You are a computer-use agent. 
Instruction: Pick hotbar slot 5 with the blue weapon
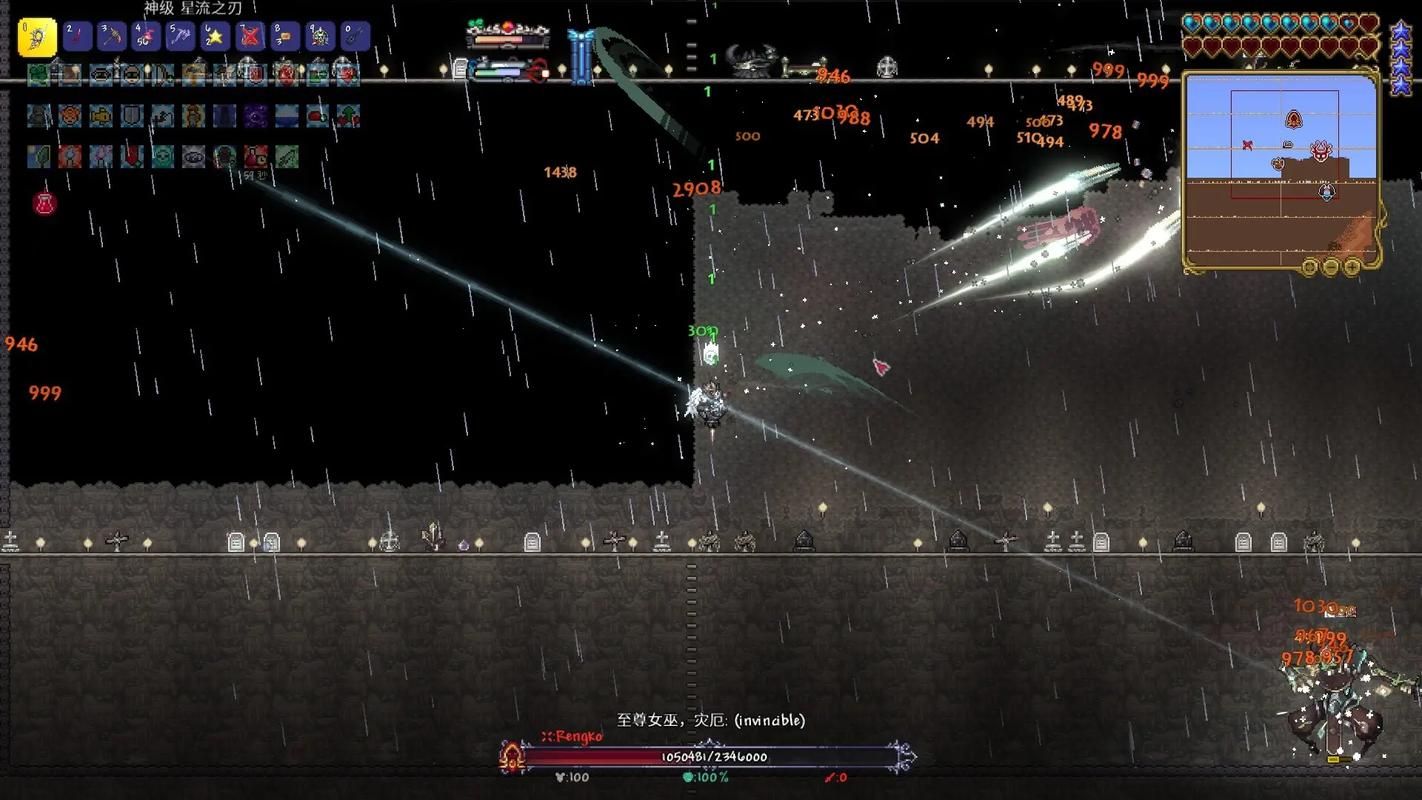(180, 37)
